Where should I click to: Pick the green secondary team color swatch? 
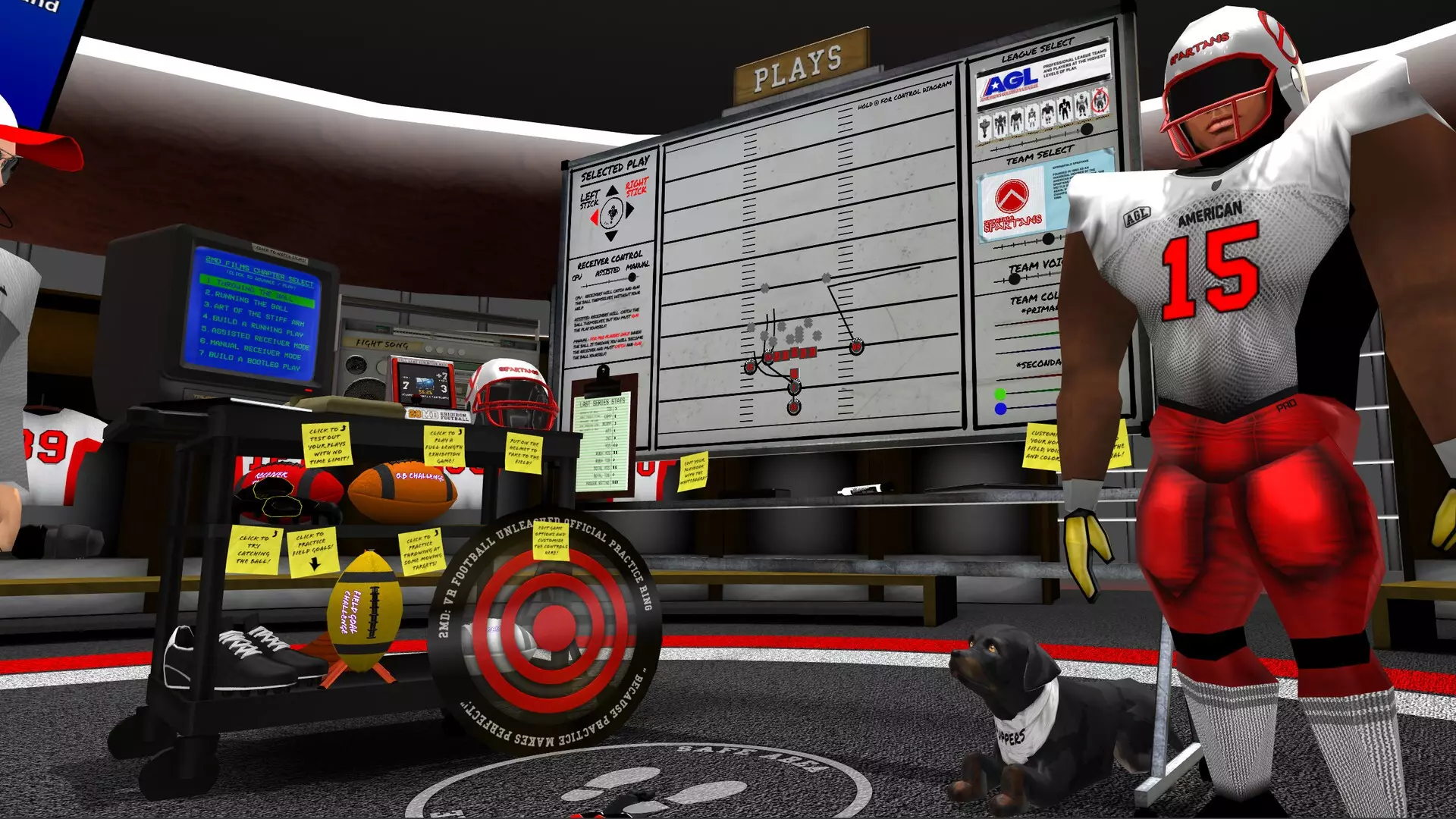[x=1000, y=393]
